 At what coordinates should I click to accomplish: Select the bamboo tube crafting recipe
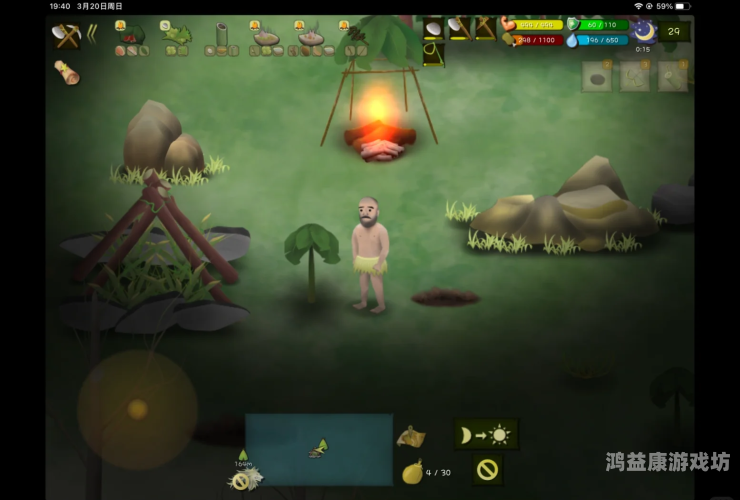coord(221,37)
